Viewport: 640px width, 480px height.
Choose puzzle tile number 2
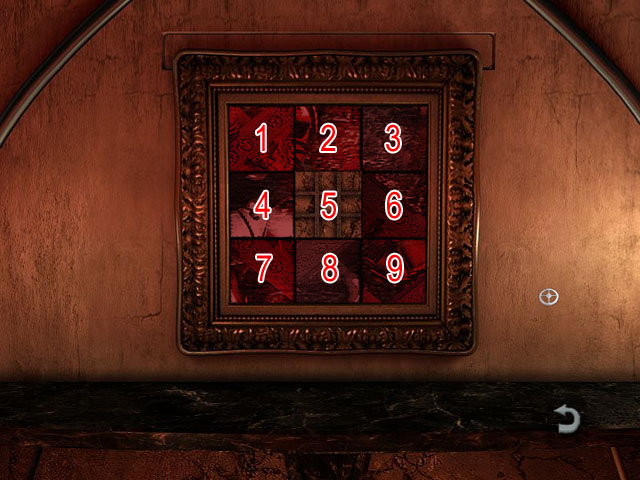[328, 138]
